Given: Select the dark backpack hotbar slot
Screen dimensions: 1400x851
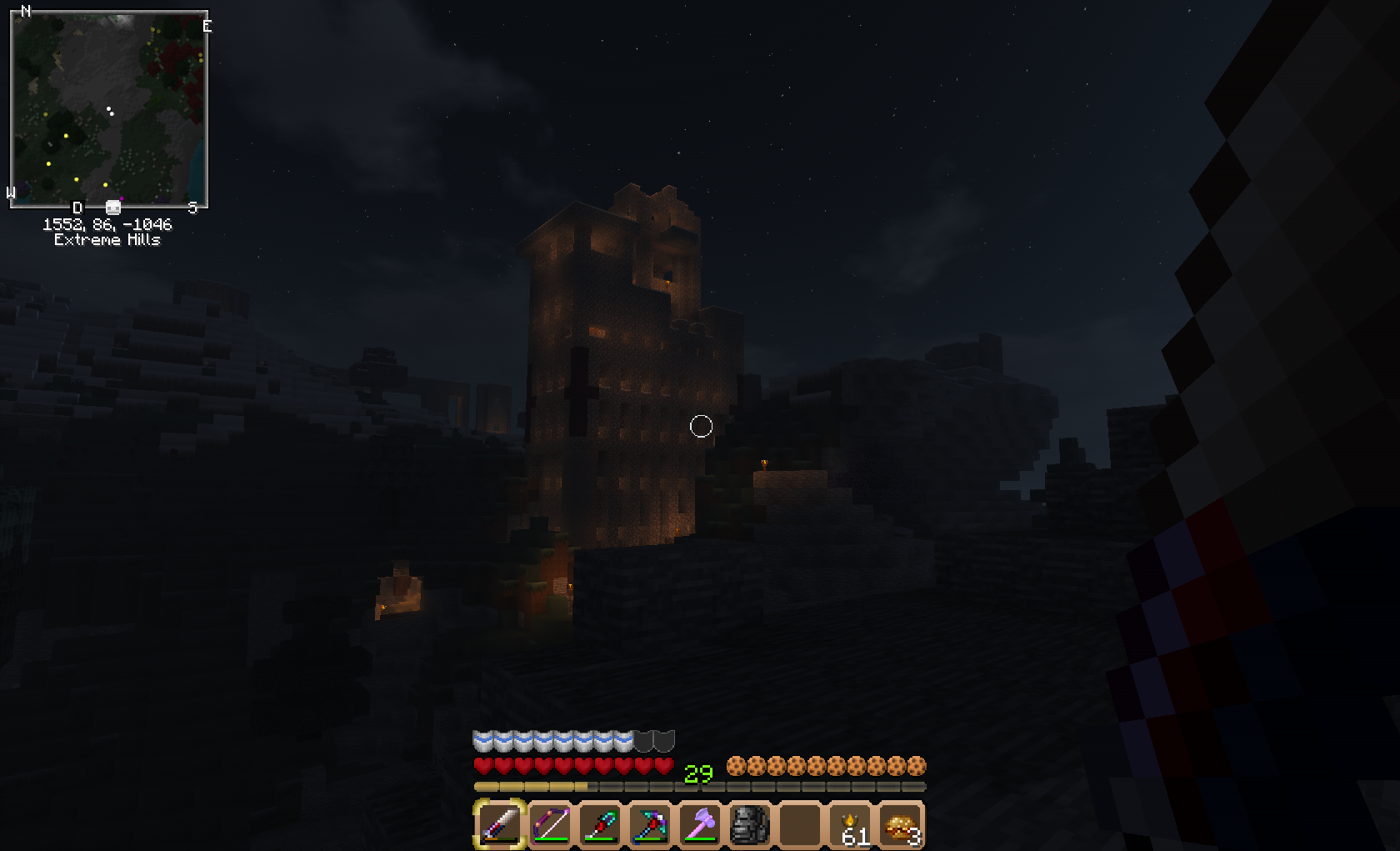Looking at the screenshot, I should pyautogui.click(x=749, y=824).
